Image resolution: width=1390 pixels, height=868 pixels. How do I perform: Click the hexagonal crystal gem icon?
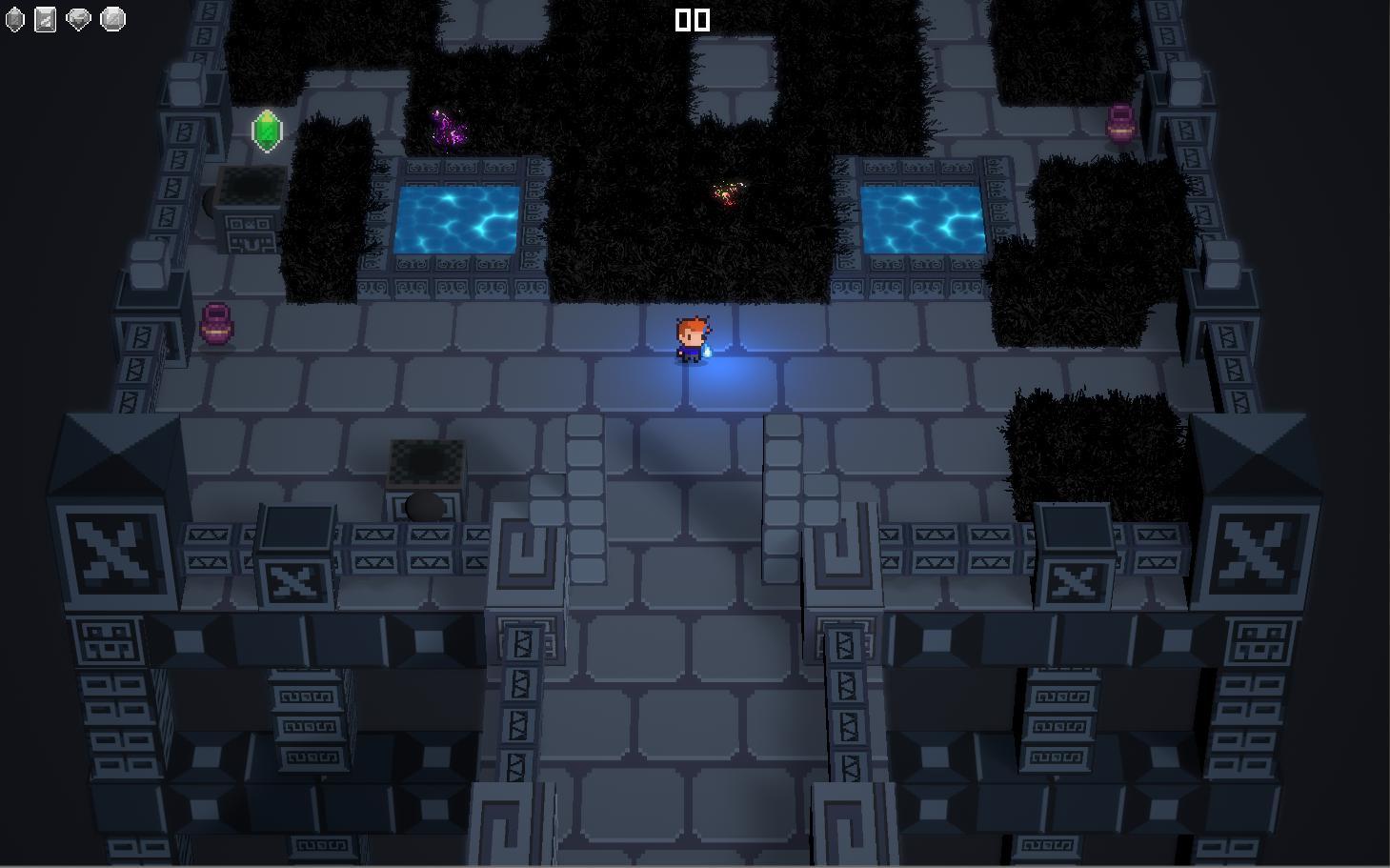[x=14, y=19]
